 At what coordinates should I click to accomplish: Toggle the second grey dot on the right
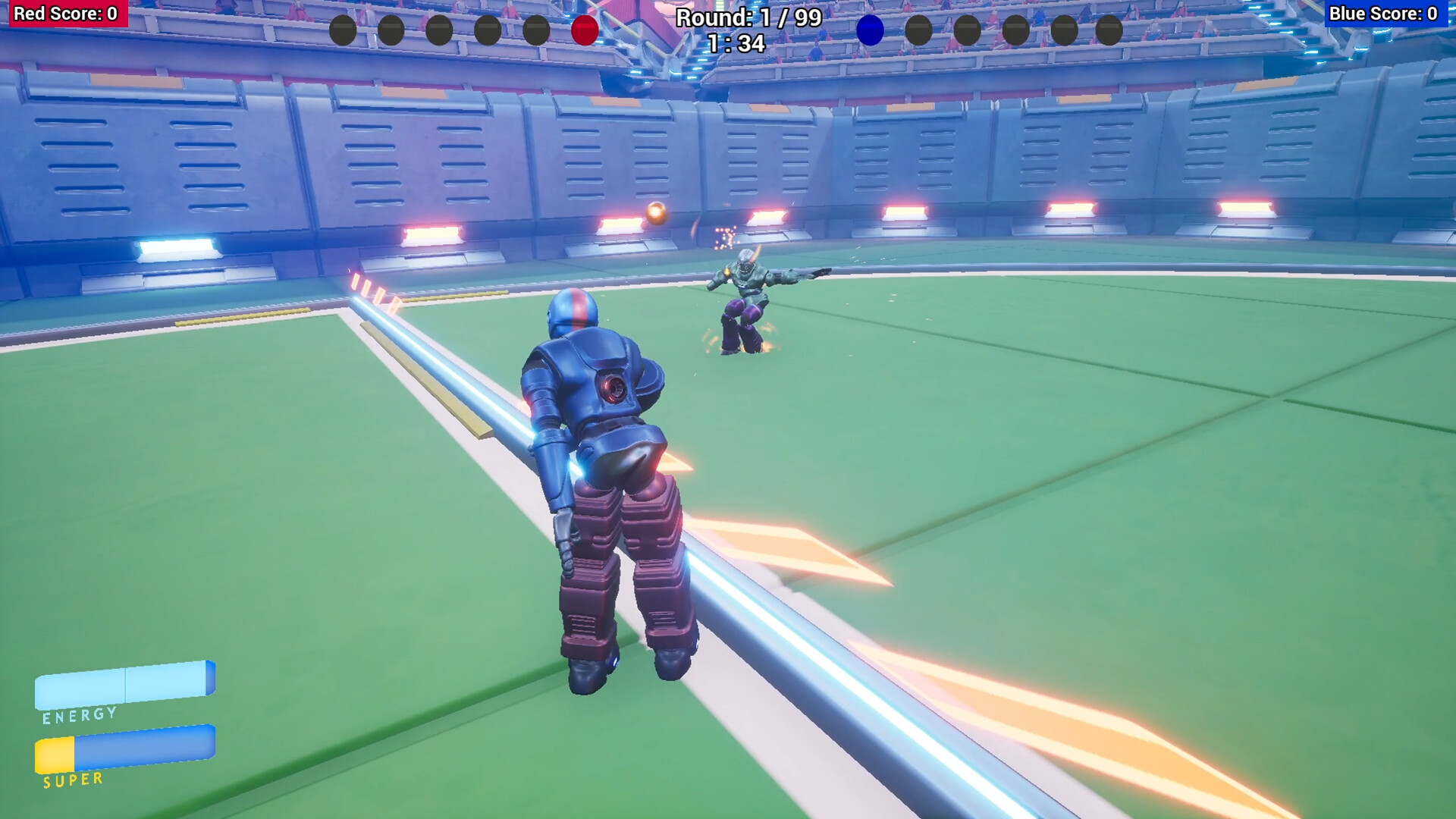967,29
